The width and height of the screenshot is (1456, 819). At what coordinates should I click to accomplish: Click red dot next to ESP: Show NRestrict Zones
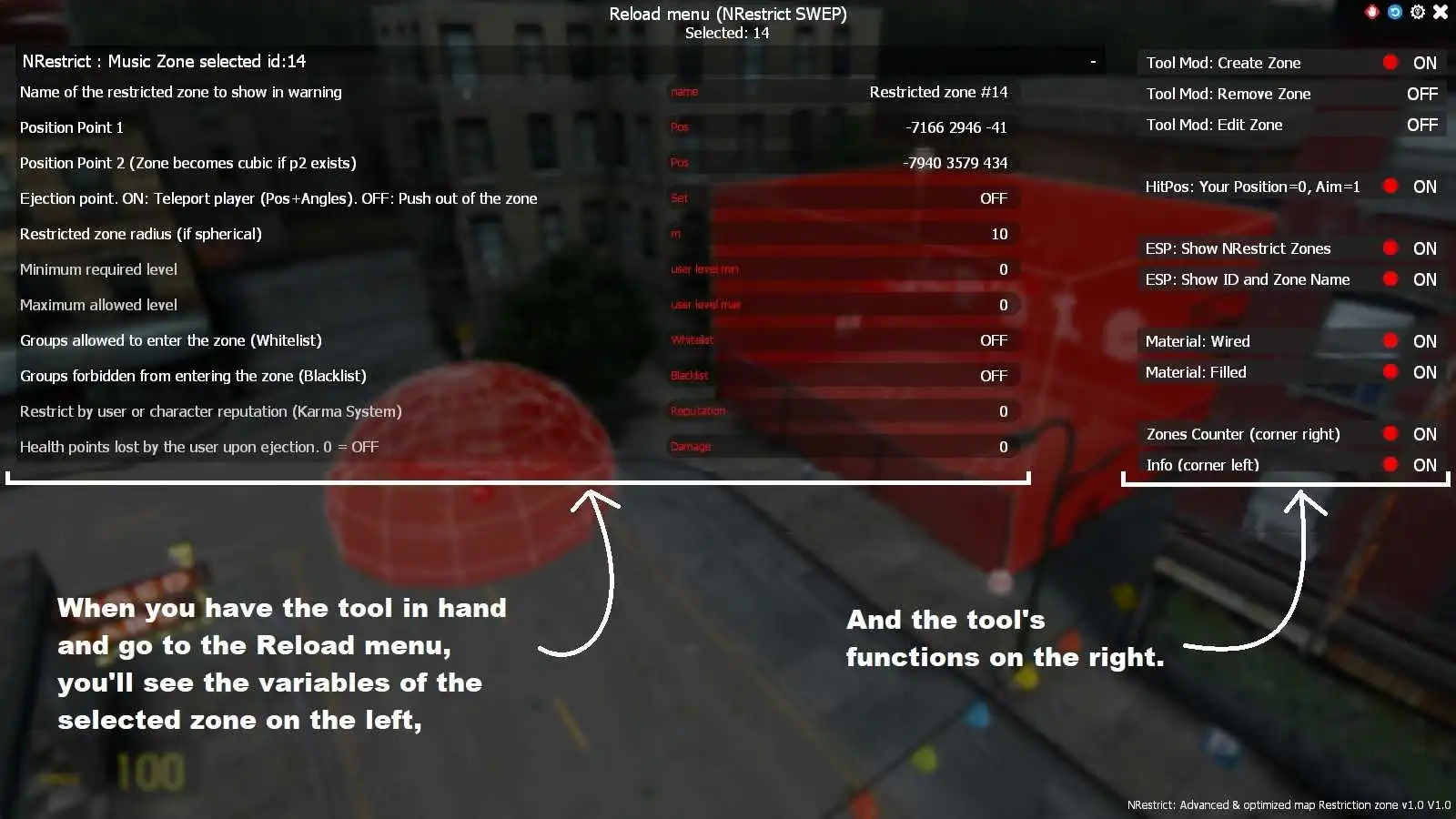click(x=1390, y=248)
